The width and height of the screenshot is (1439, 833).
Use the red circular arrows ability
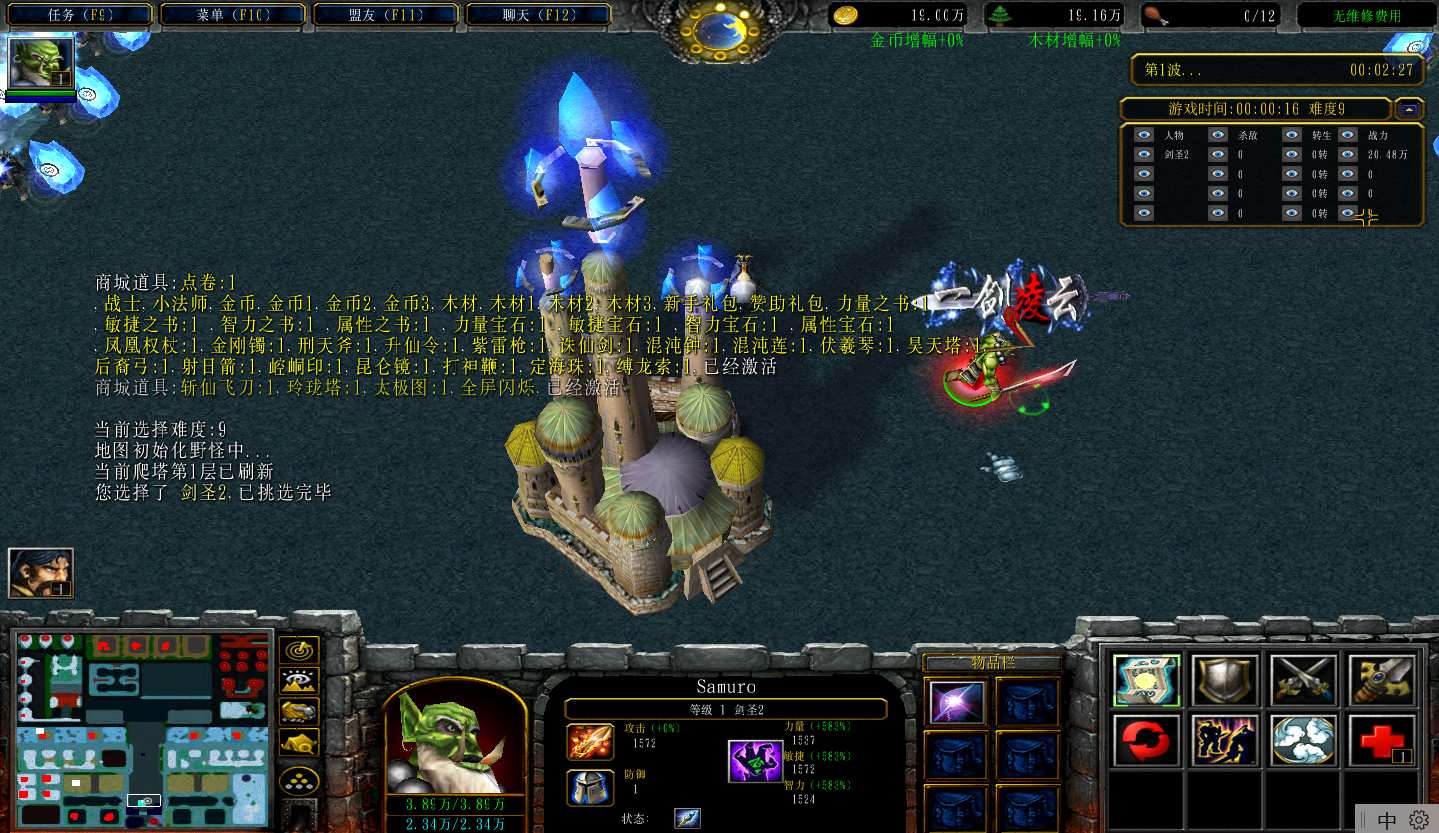pos(1146,741)
